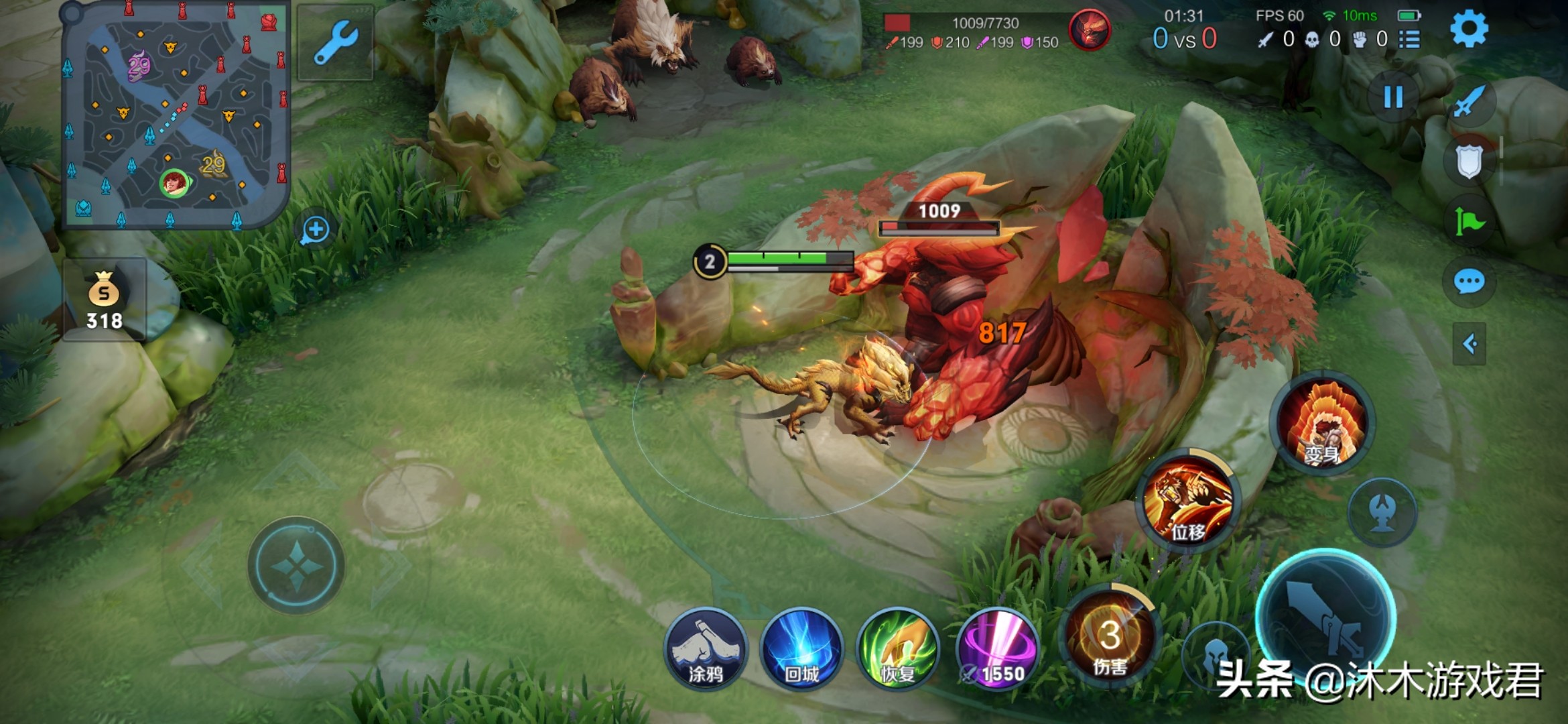
Task: Open the gold shop with 318 coins
Action: [x=105, y=300]
